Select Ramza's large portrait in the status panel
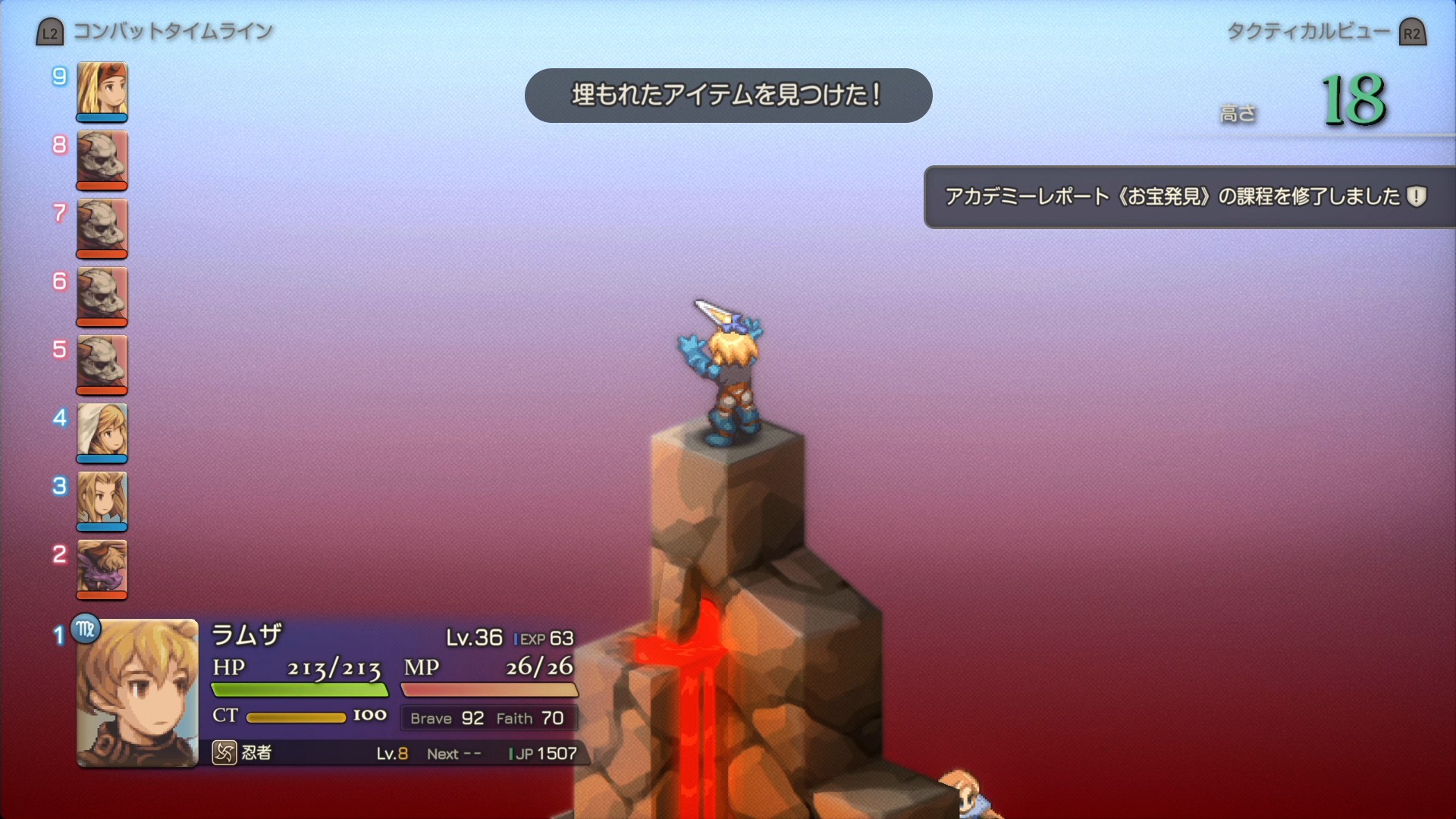 (x=137, y=693)
